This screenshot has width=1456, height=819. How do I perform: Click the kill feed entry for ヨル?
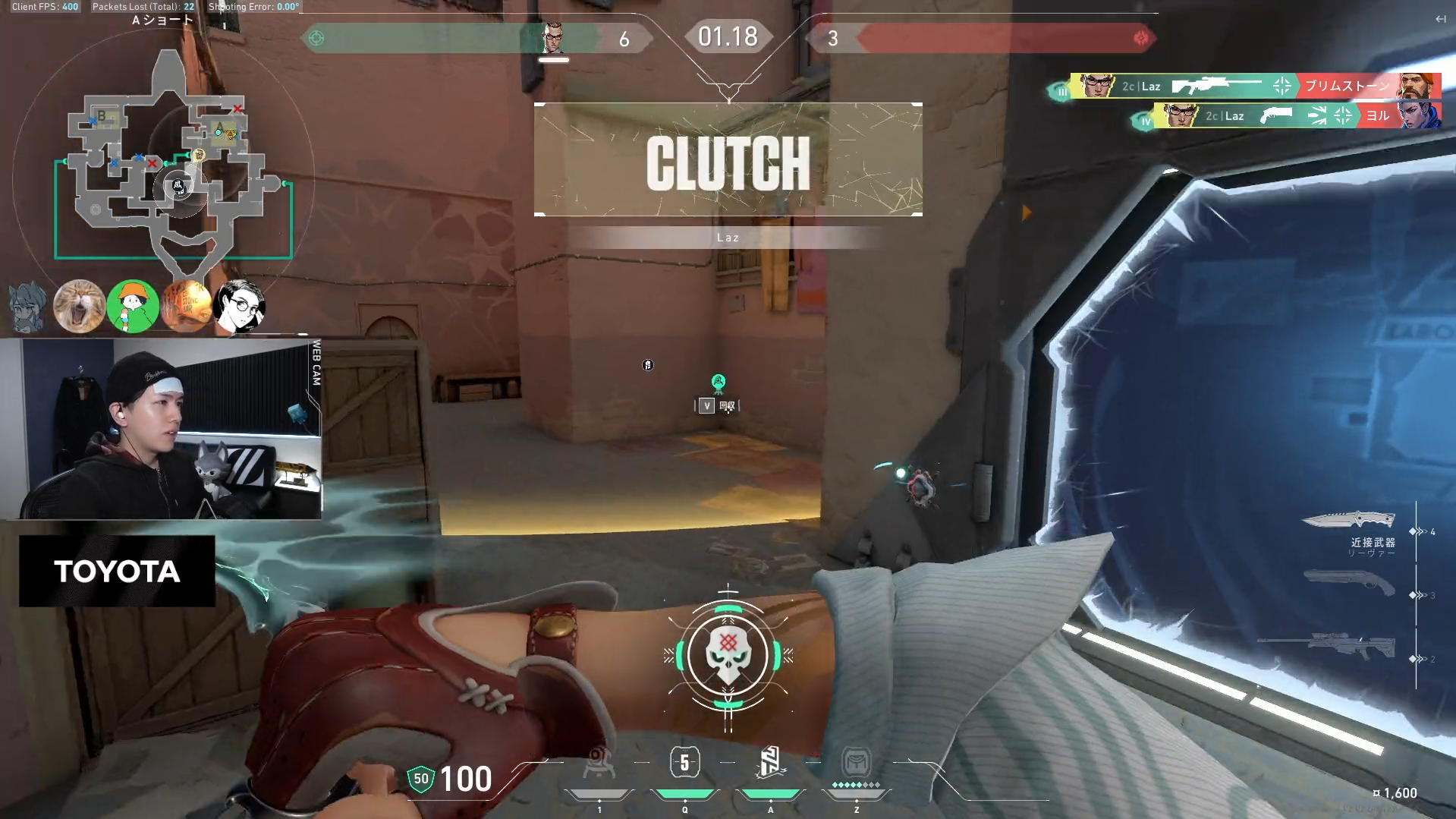point(1297,116)
